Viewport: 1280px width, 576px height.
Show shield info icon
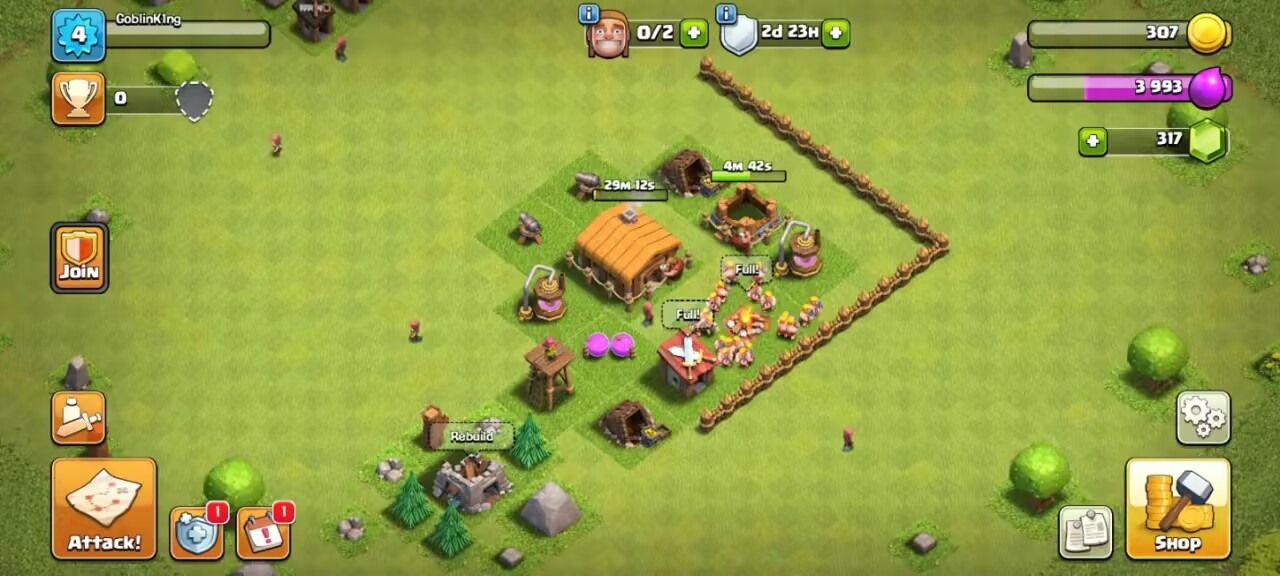pos(727,14)
